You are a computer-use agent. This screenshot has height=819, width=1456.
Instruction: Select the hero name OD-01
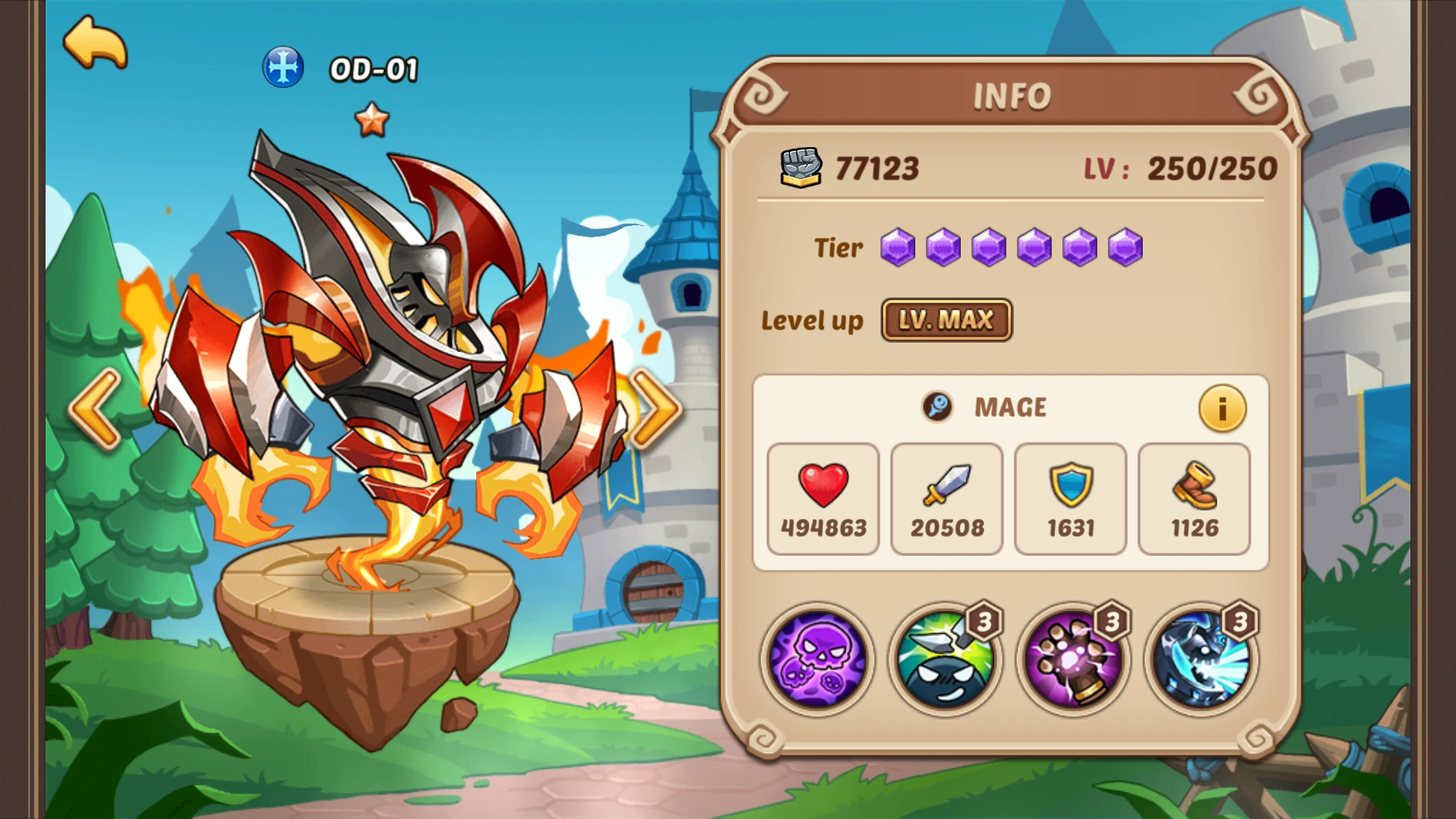[373, 68]
